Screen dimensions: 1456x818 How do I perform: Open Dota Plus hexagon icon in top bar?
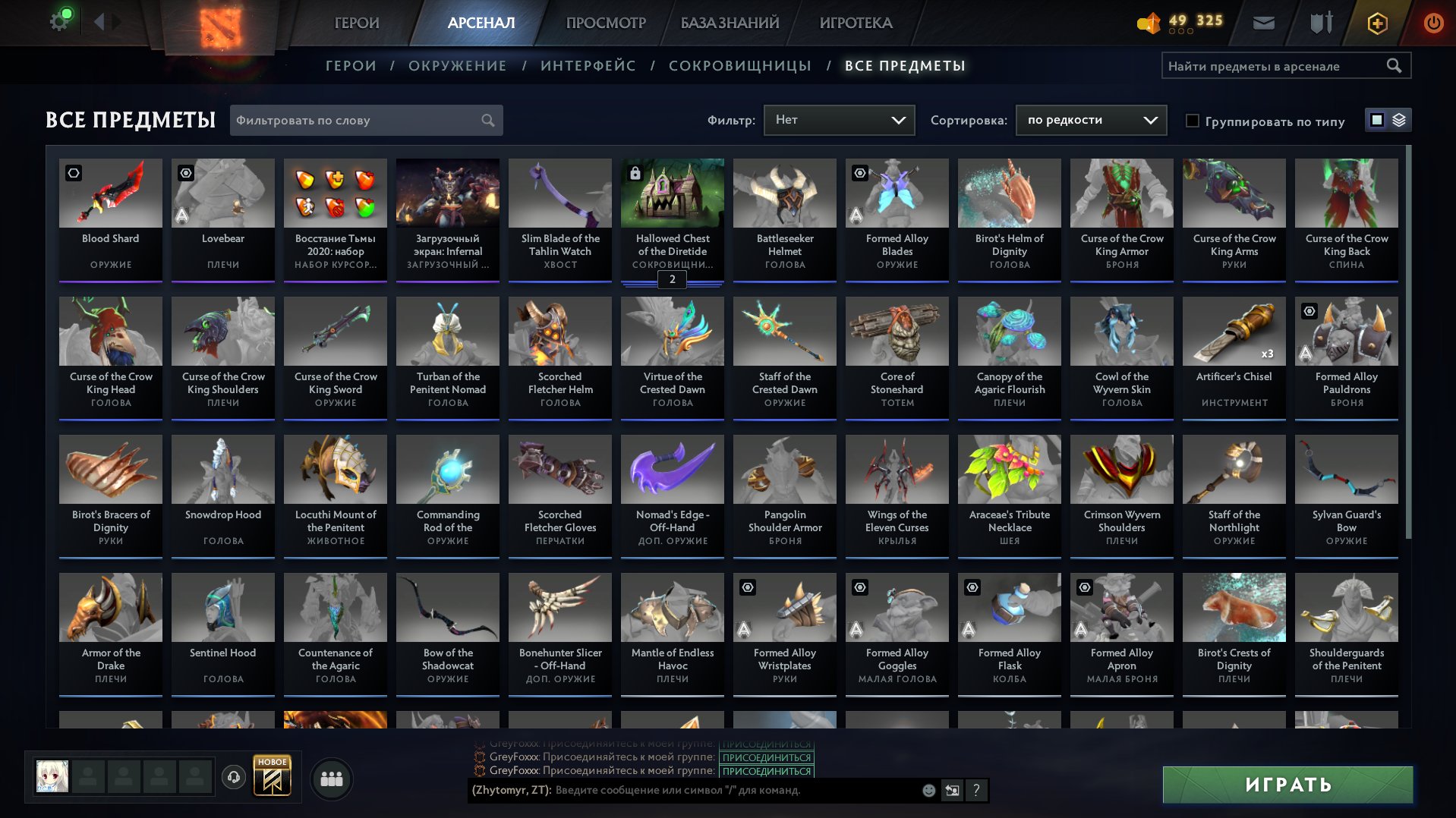(x=1376, y=23)
